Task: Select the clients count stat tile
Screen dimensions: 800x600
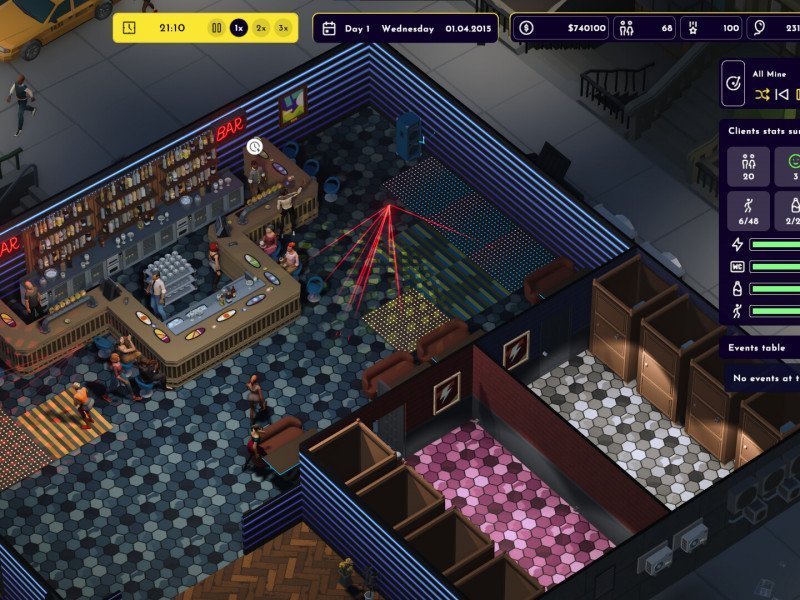Action: pyautogui.click(x=748, y=167)
